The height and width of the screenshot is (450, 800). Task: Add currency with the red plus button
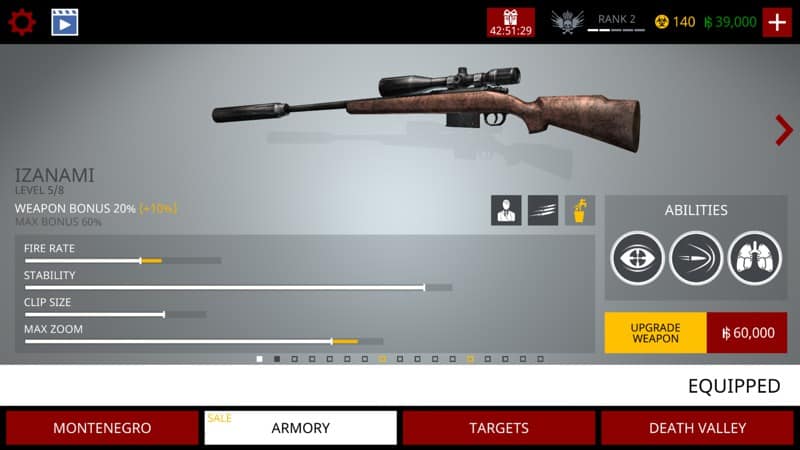pos(777,22)
